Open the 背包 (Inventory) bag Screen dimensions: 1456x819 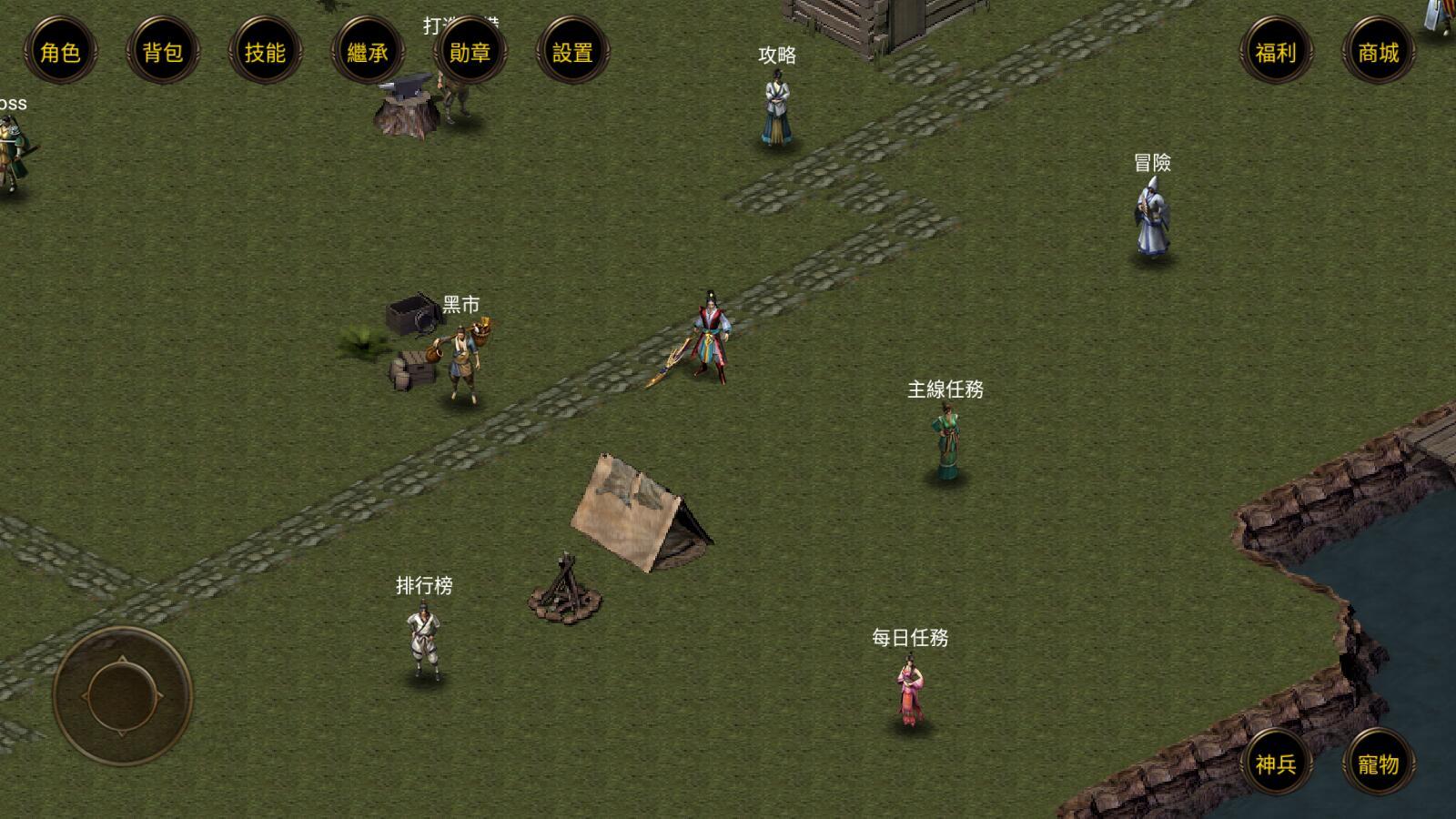tap(162, 53)
